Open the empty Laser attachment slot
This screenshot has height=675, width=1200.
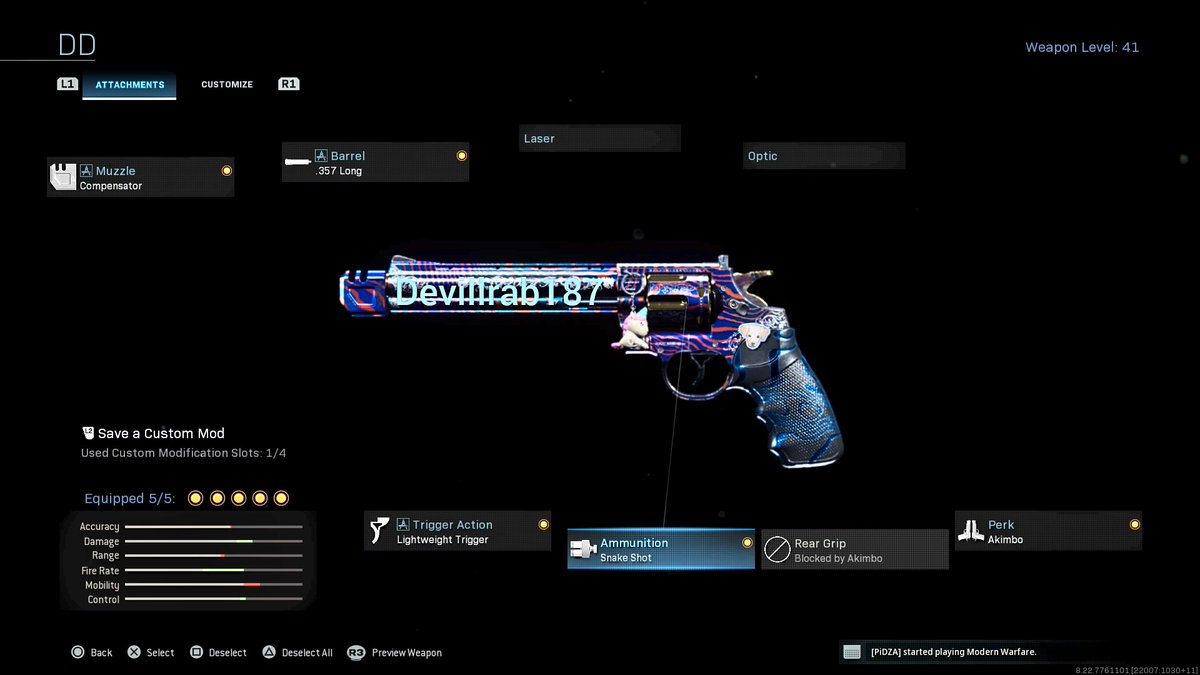coord(600,138)
